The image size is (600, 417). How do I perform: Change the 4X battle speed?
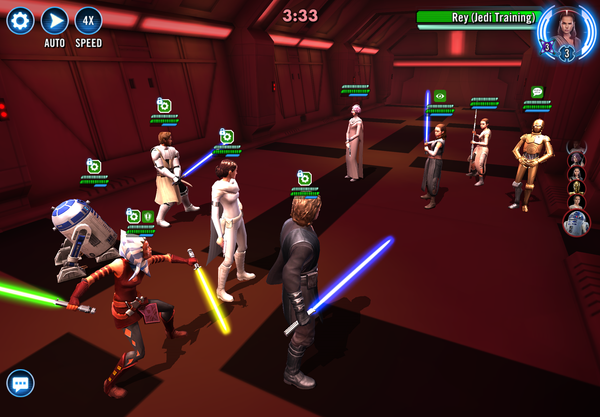pyautogui.click(x=88, y=20)
